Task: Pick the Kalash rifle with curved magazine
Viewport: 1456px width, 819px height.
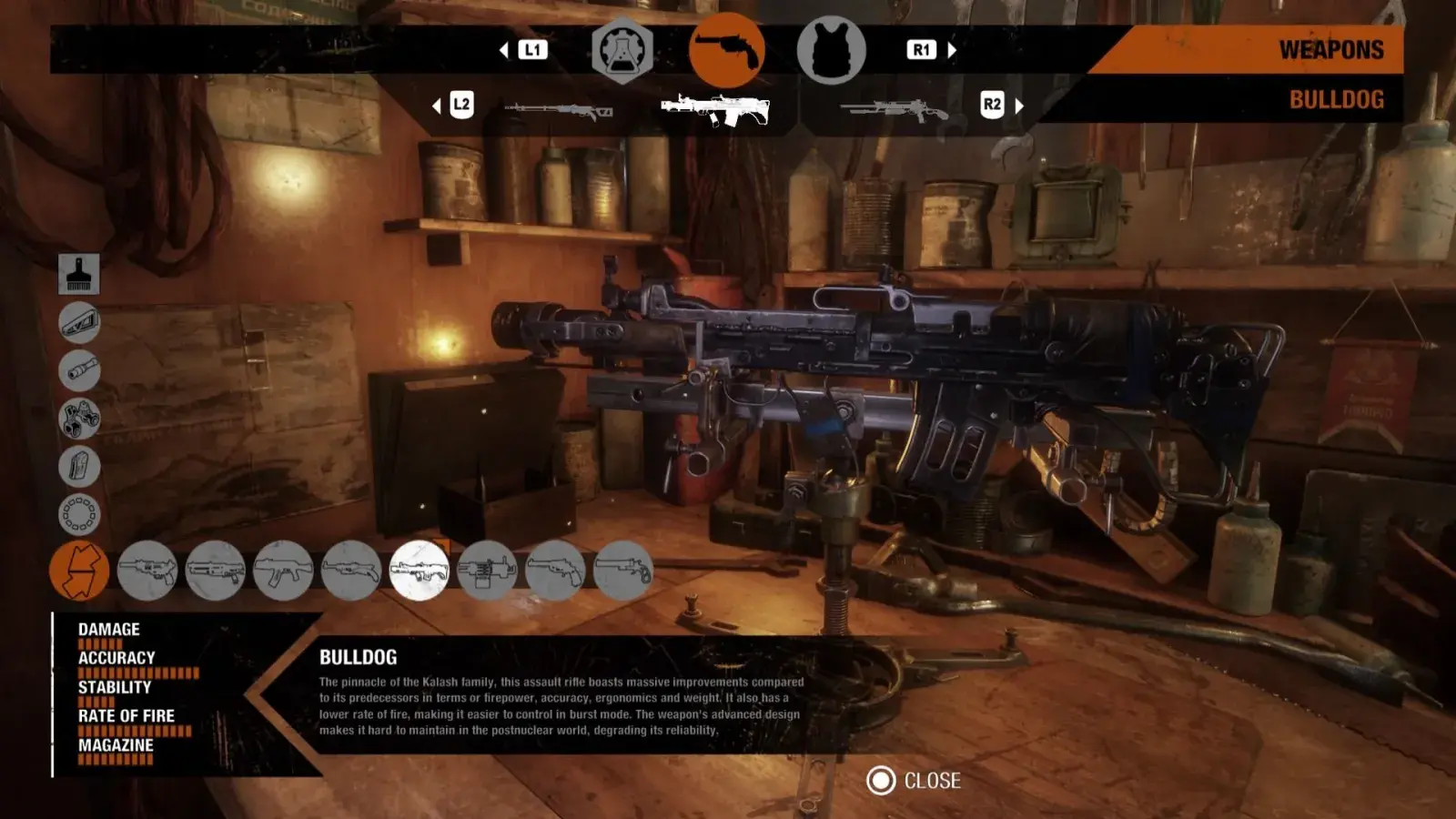Action: (x=283, y=571)
